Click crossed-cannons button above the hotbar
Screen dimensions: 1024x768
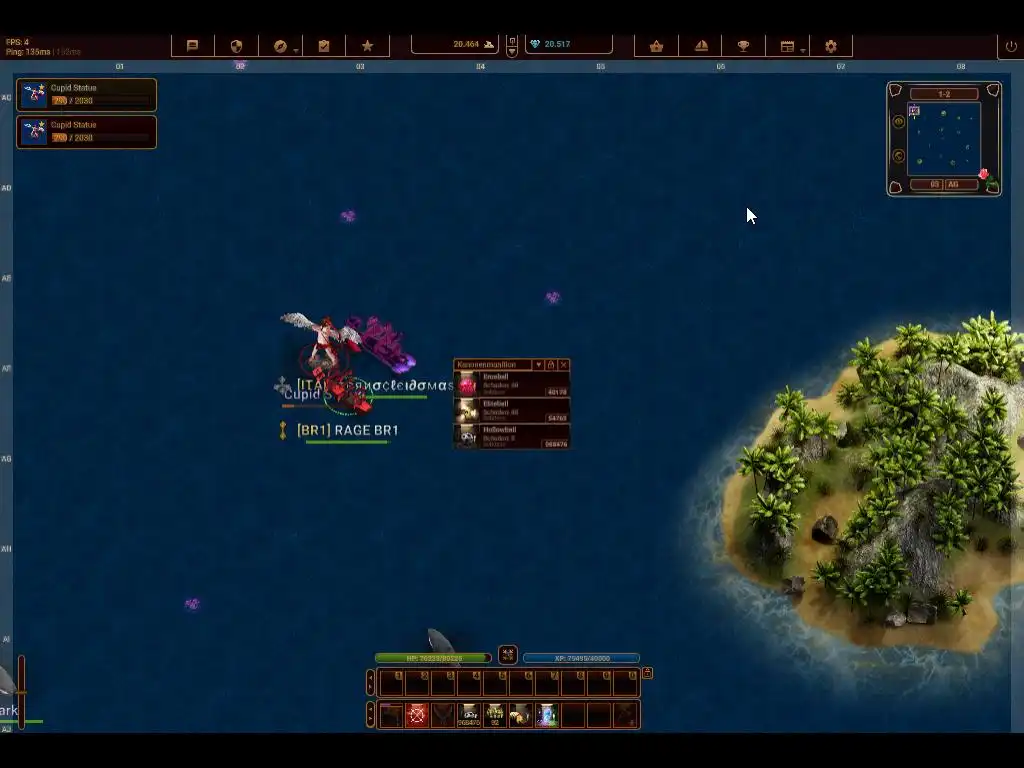(x=508, y=655)
